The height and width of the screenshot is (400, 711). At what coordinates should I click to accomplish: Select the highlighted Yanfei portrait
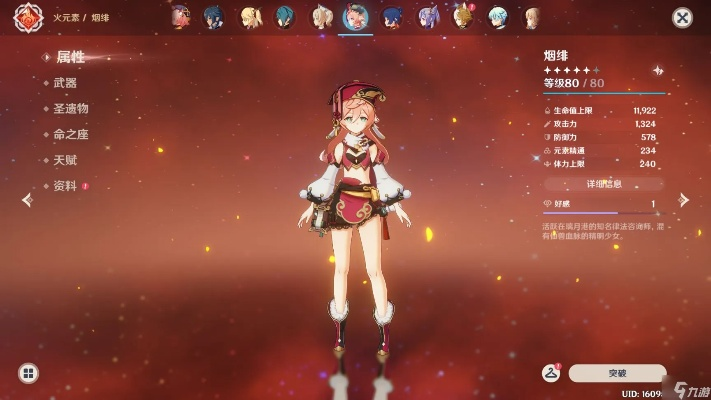[x=354, y=17]
